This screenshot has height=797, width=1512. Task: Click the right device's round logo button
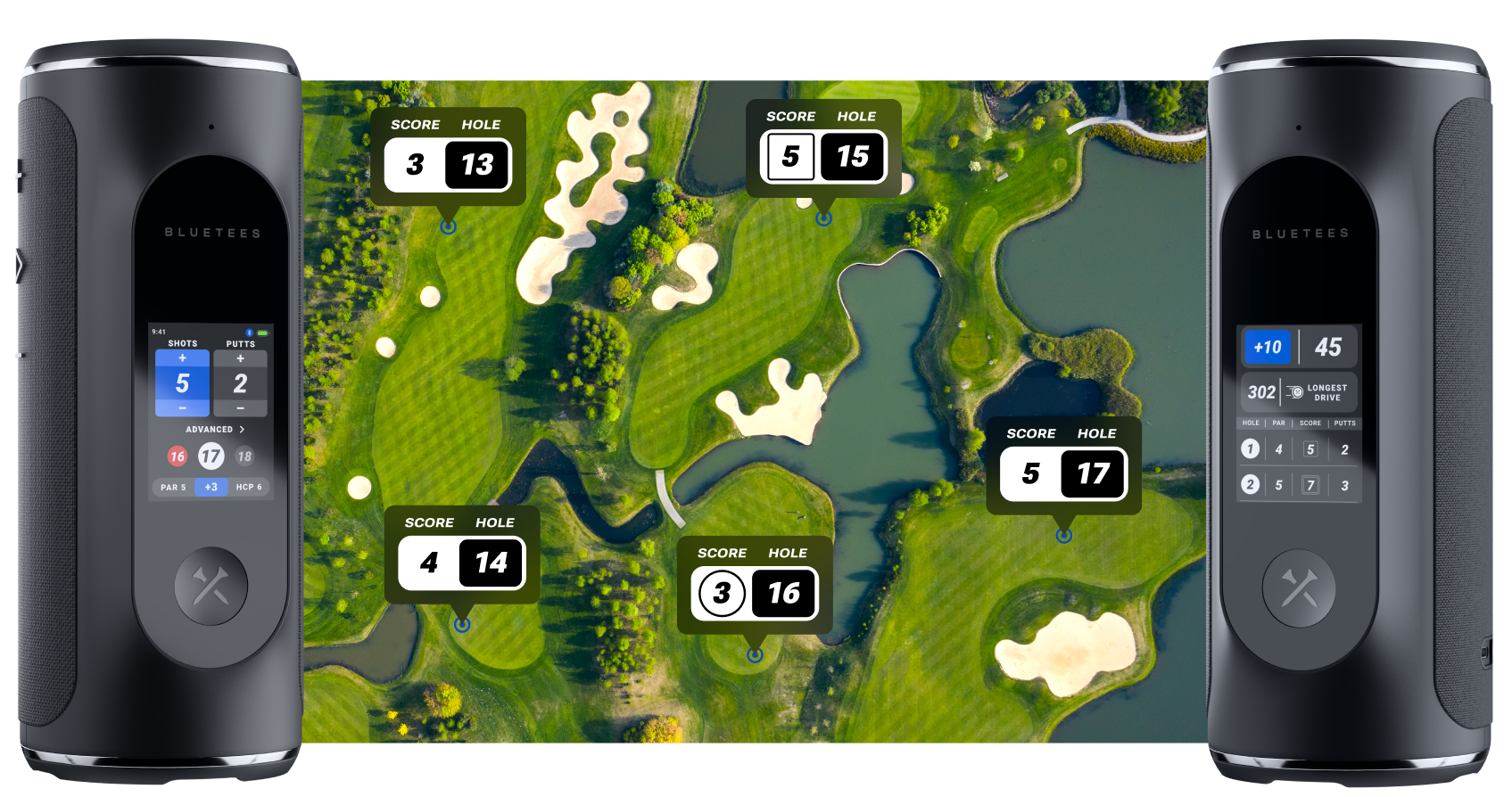[x=1299, y=587]
